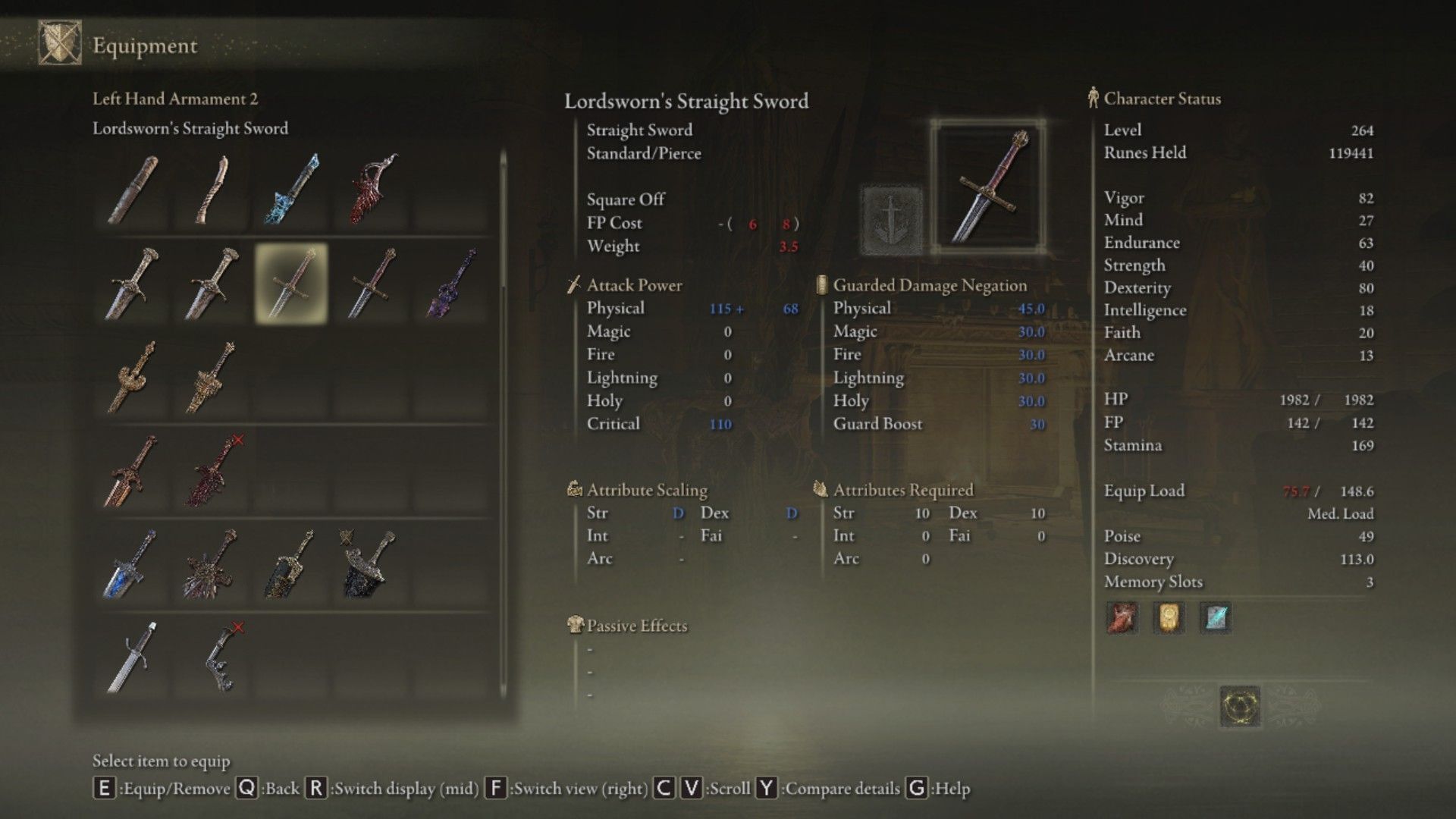Choose the blue crystal knife
Screen dimensions: 1456x819
[x=291, y=189]
